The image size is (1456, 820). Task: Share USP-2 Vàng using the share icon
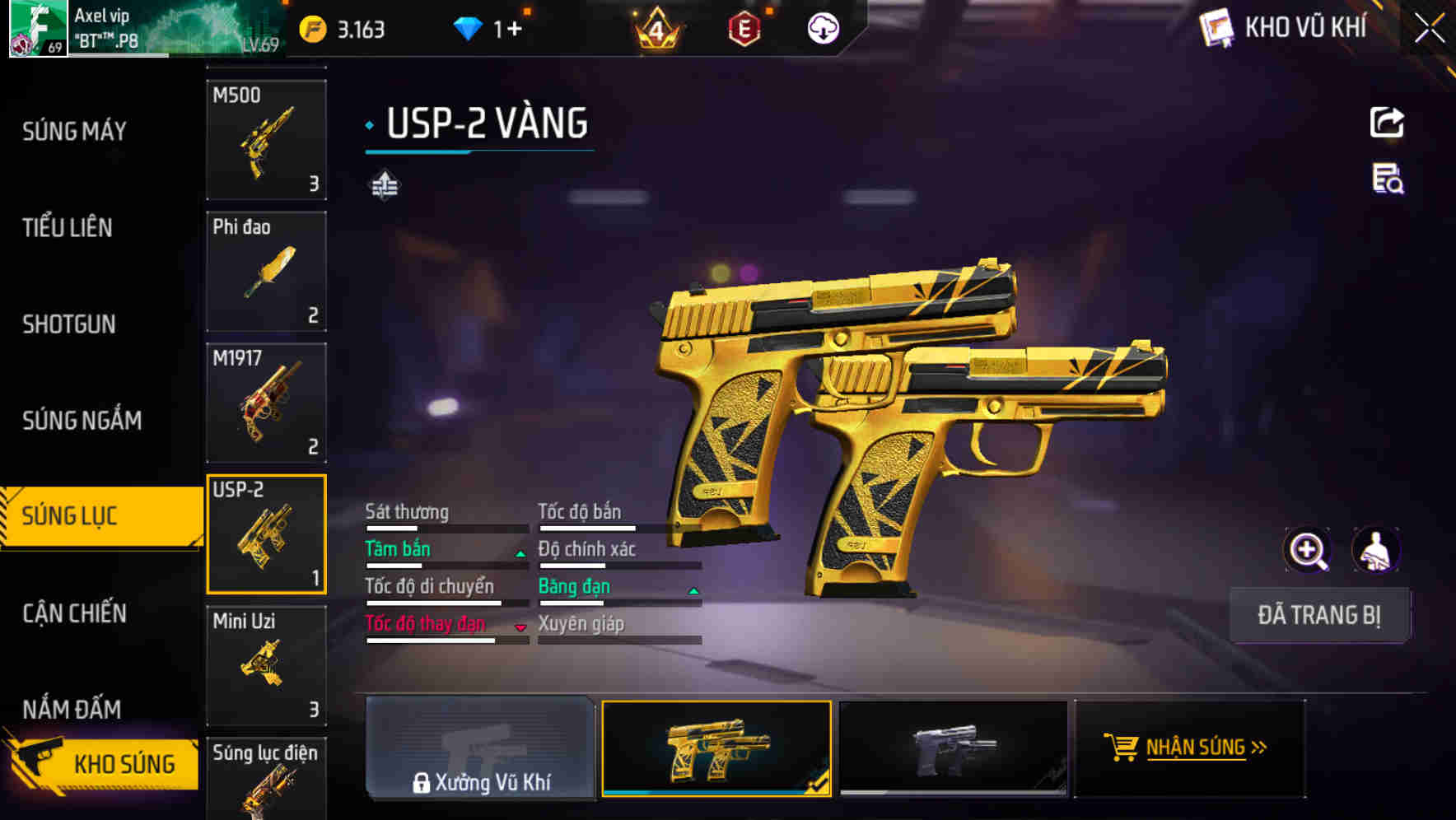coord(1388,122)
